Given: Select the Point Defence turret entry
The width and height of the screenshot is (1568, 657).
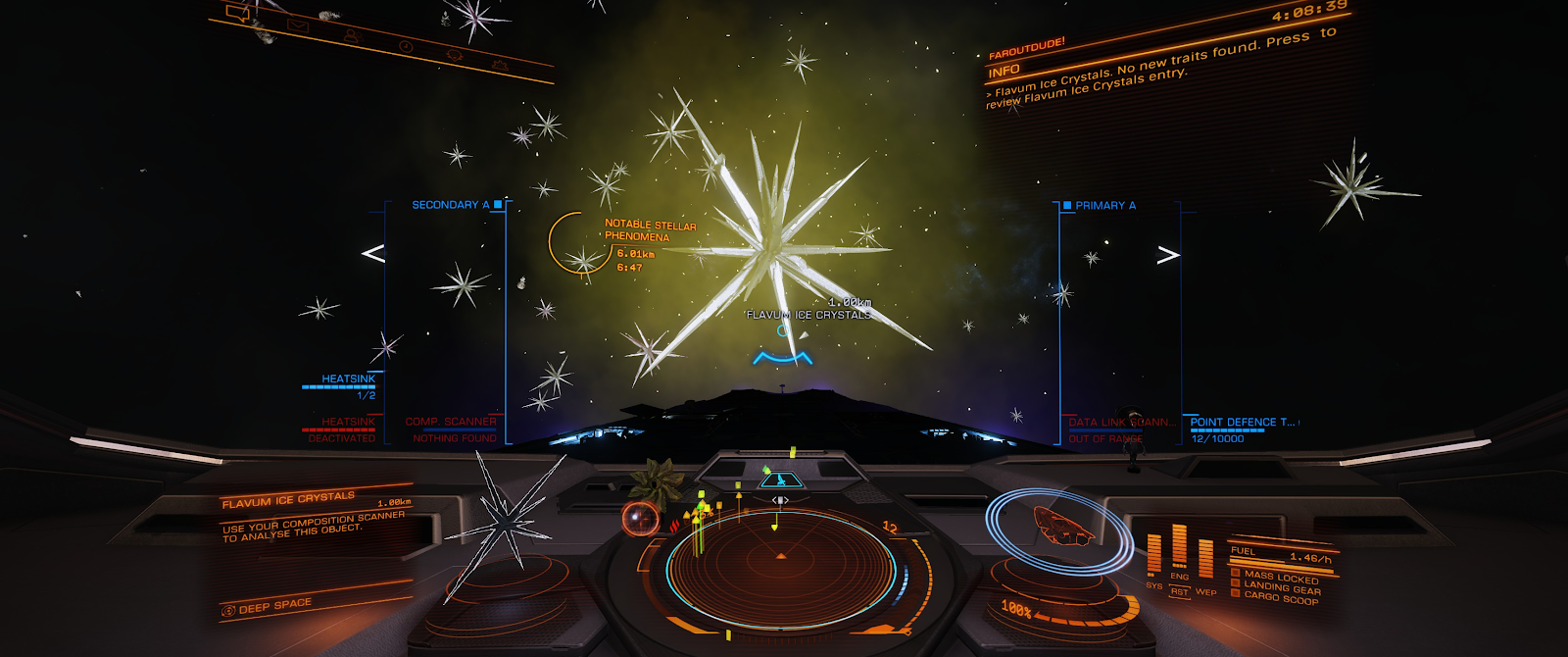Looking at the screenshot, I should coord(1242,423).
